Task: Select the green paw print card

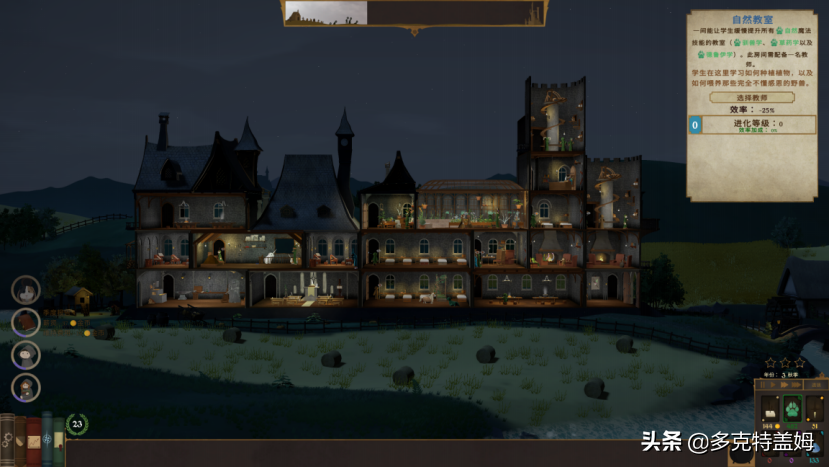Action: (x=793, y=408)
